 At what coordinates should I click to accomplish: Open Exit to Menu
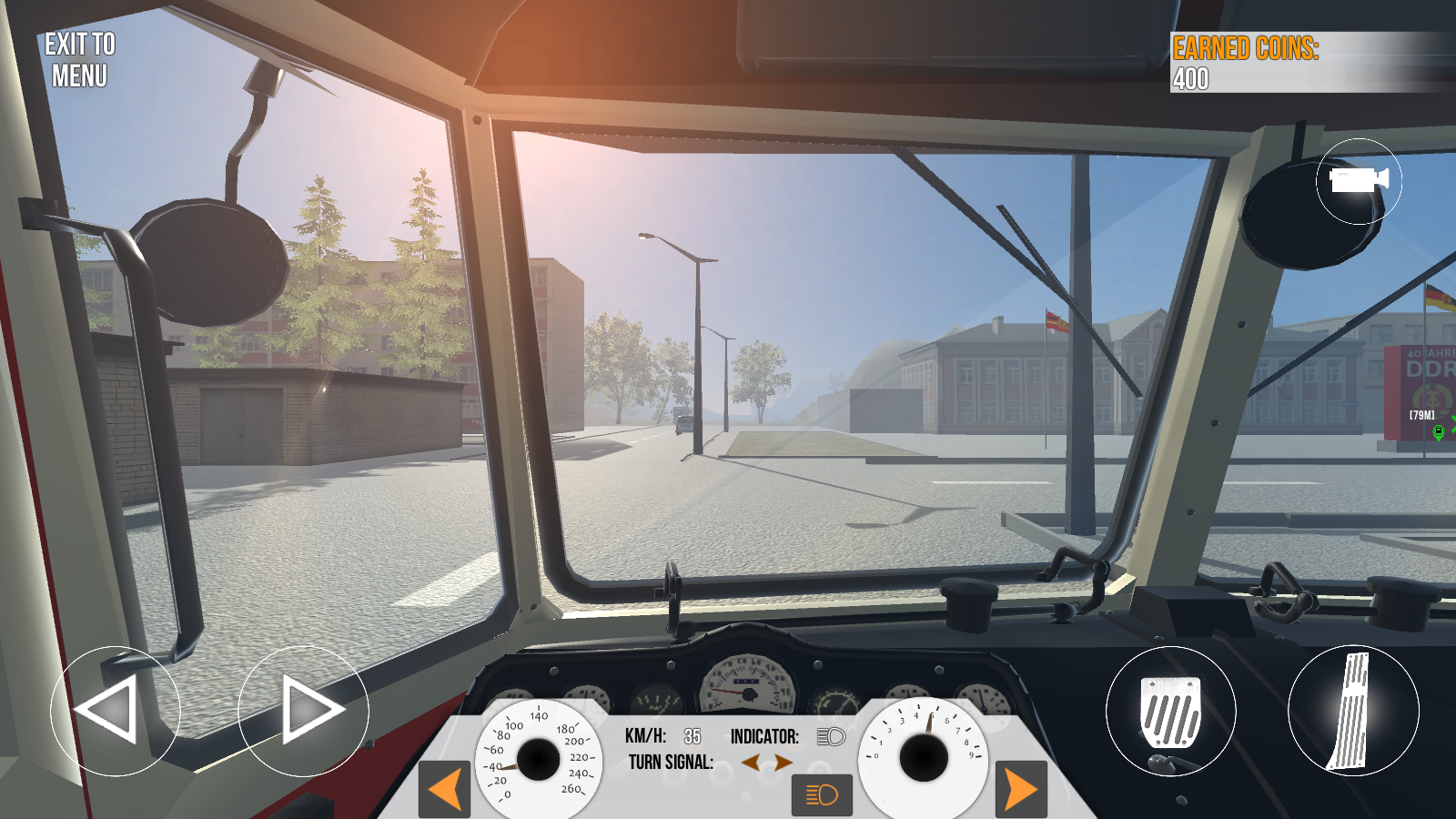coord(78,62)
